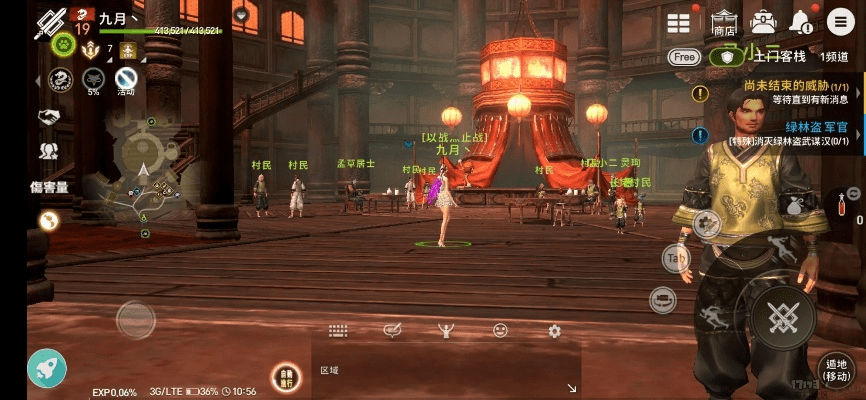Click the green paw pet icon
866x400 pixels.
coord(62,46)
